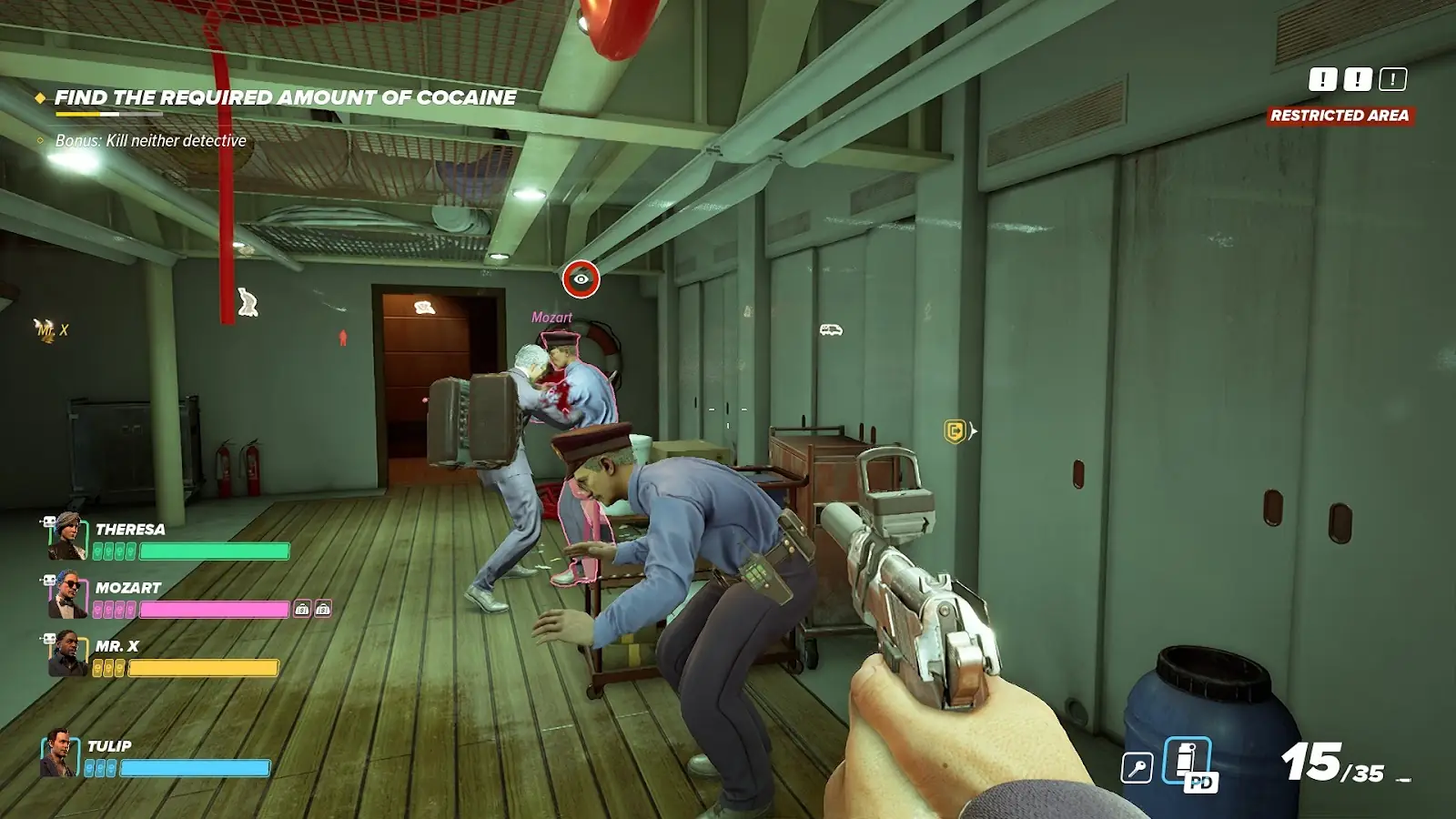Click the Restricted Area warning label
Image resolution: width=1456 pixels, height=819 pixels.
pos(1340,116)
